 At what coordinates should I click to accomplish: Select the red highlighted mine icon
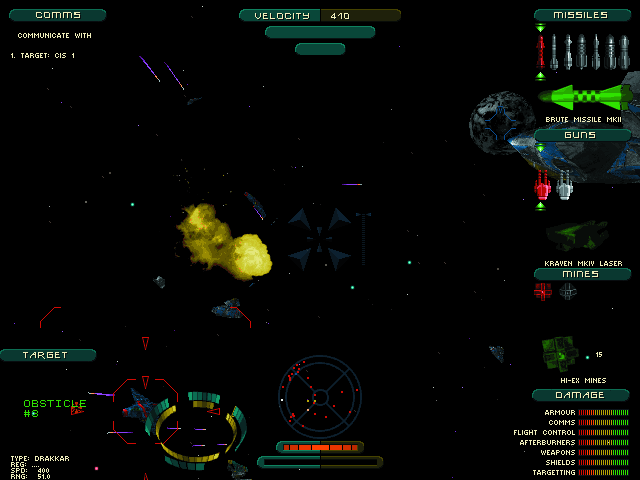543,291
